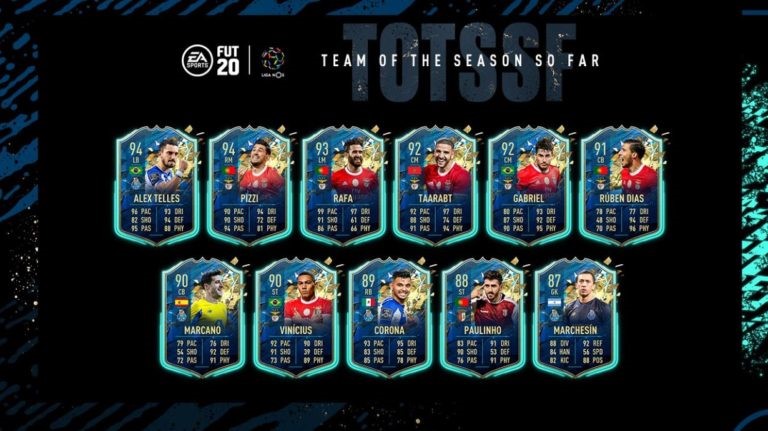Pick the Taarabt 92 CM card

436,185
